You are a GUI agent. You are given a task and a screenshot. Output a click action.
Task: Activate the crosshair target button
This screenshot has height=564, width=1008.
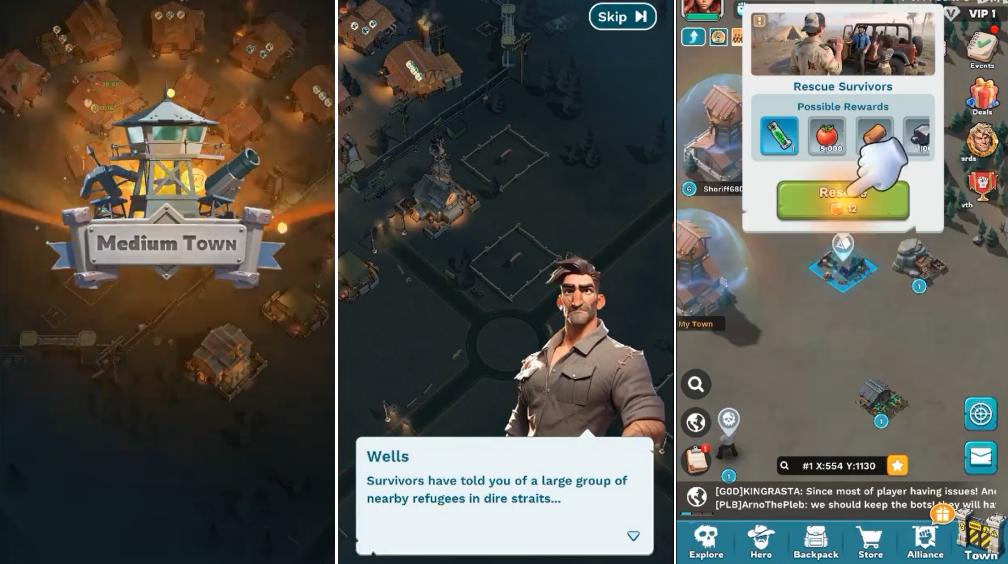coord(981,414)
